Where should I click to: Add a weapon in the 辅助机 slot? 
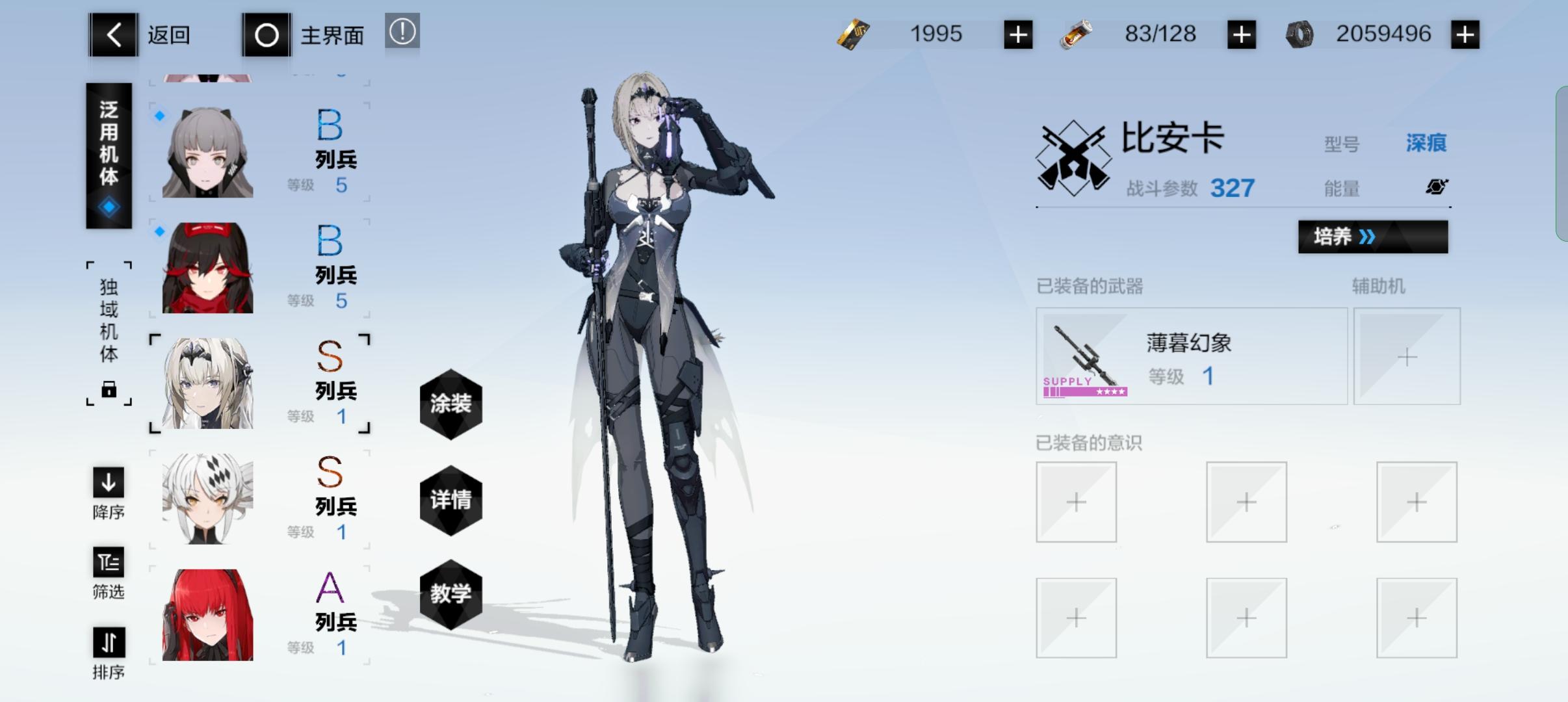coord(1406,356)
